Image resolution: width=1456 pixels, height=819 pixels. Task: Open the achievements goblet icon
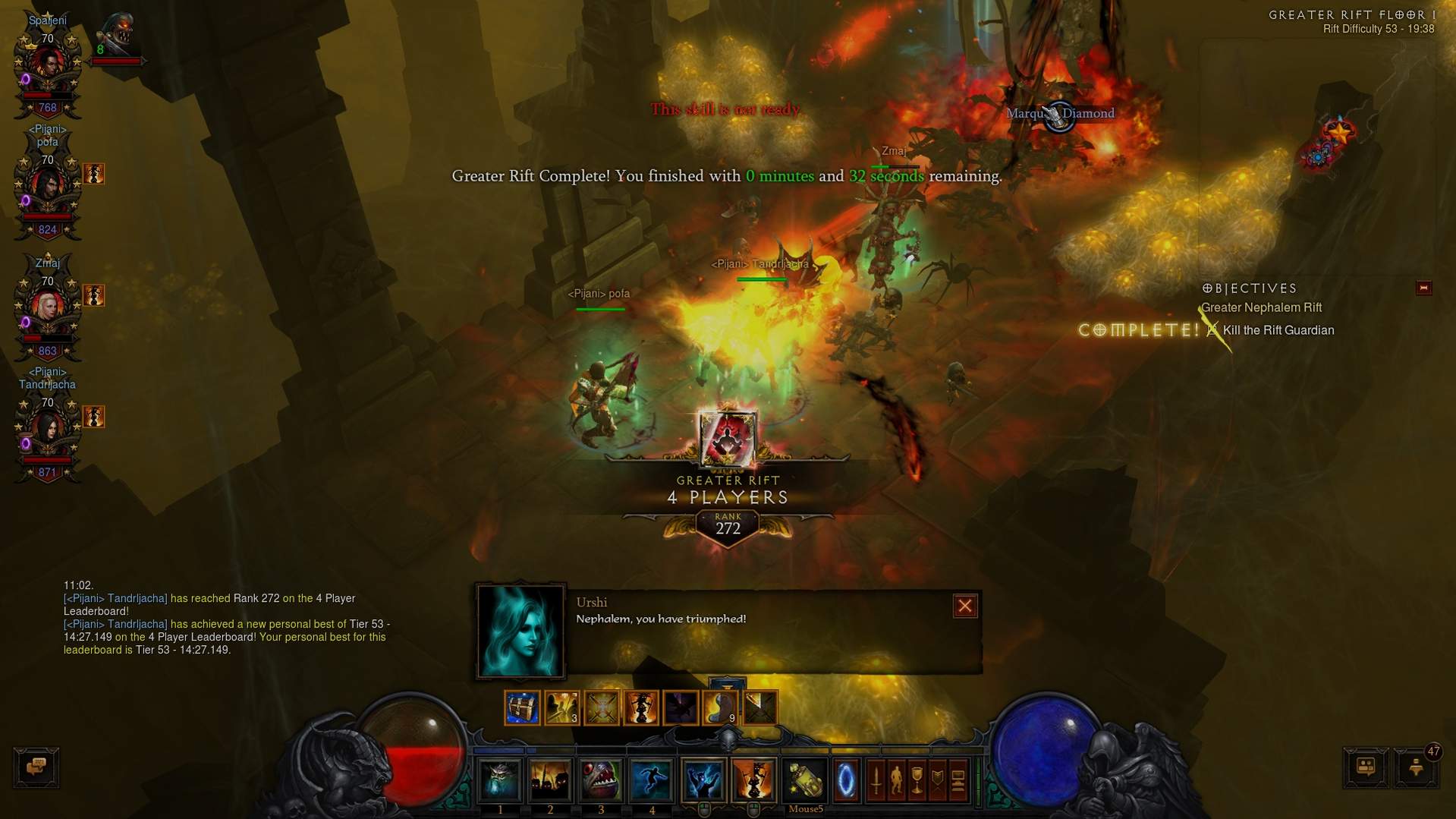pos(917,780)
